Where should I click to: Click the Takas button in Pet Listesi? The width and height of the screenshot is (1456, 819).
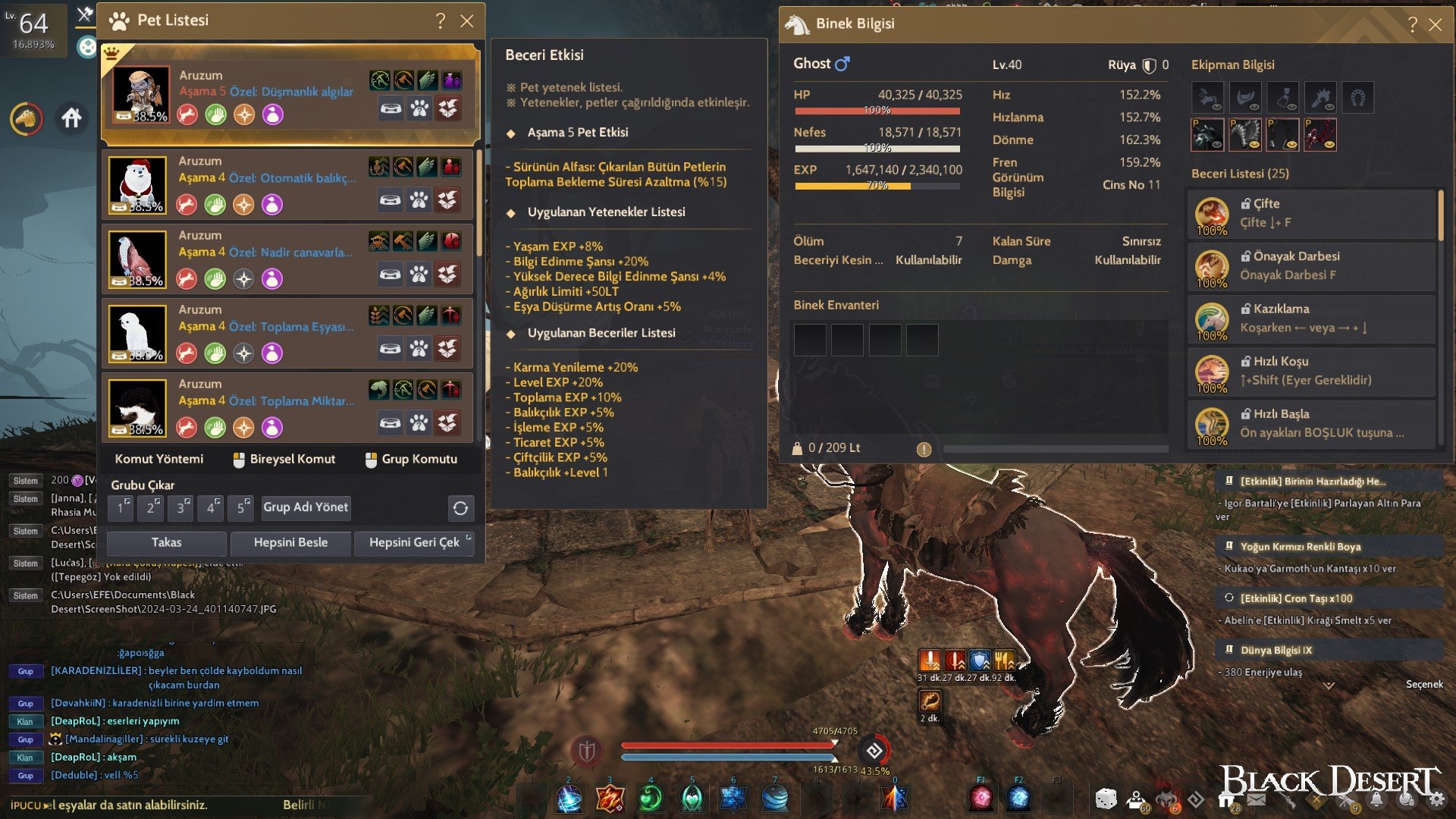pos(168,543)
